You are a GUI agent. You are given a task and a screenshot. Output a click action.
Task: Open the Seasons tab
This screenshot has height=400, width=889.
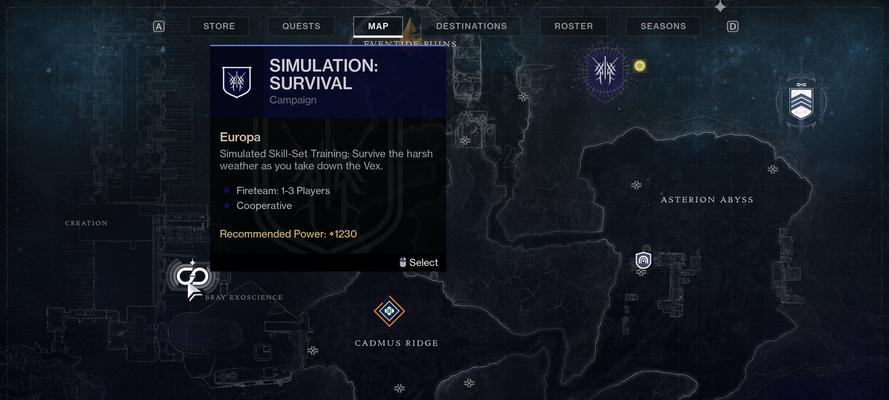(x=663, y=26)
